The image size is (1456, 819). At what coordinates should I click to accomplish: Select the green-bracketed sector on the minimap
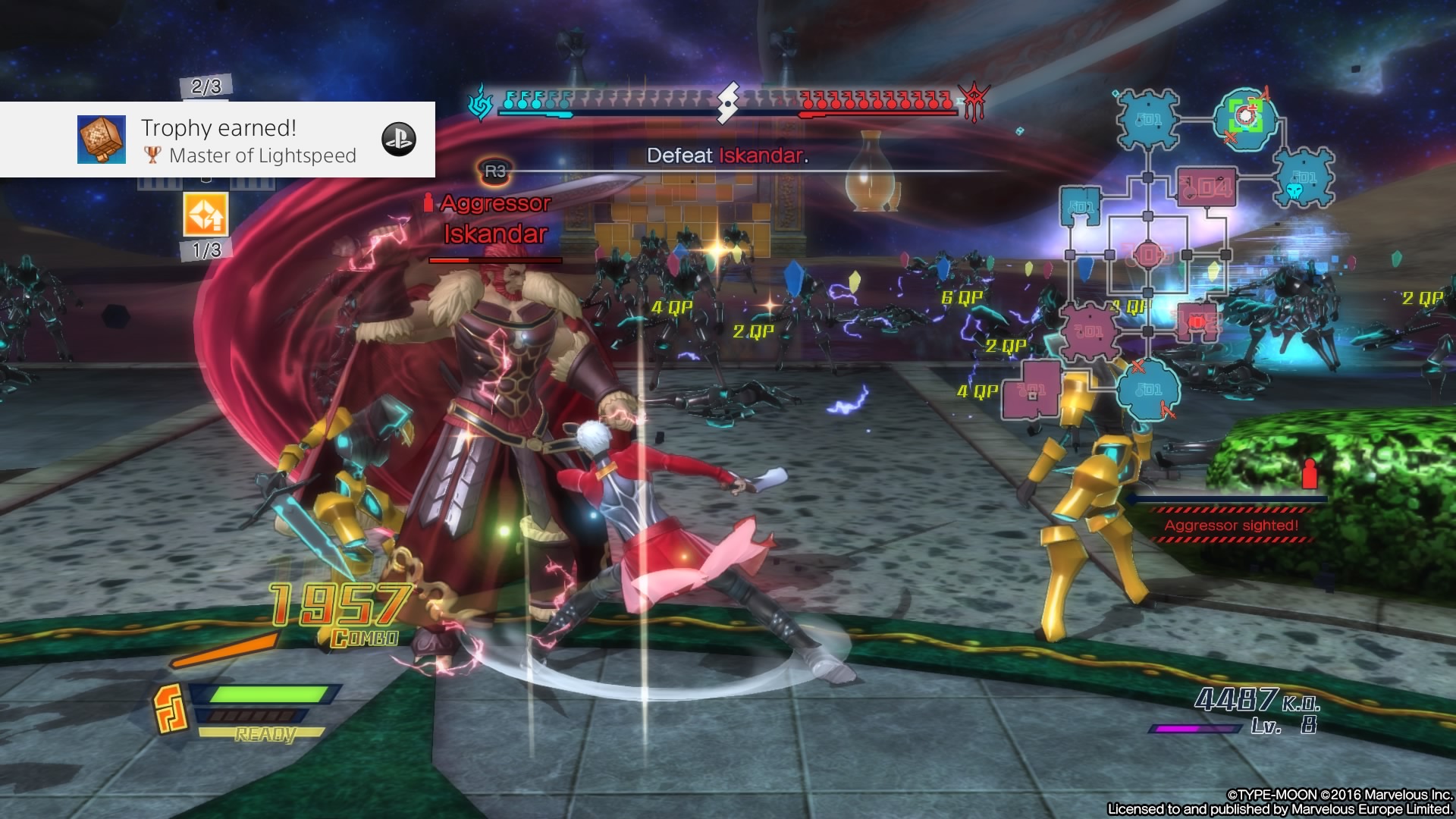coord(1245,117)
